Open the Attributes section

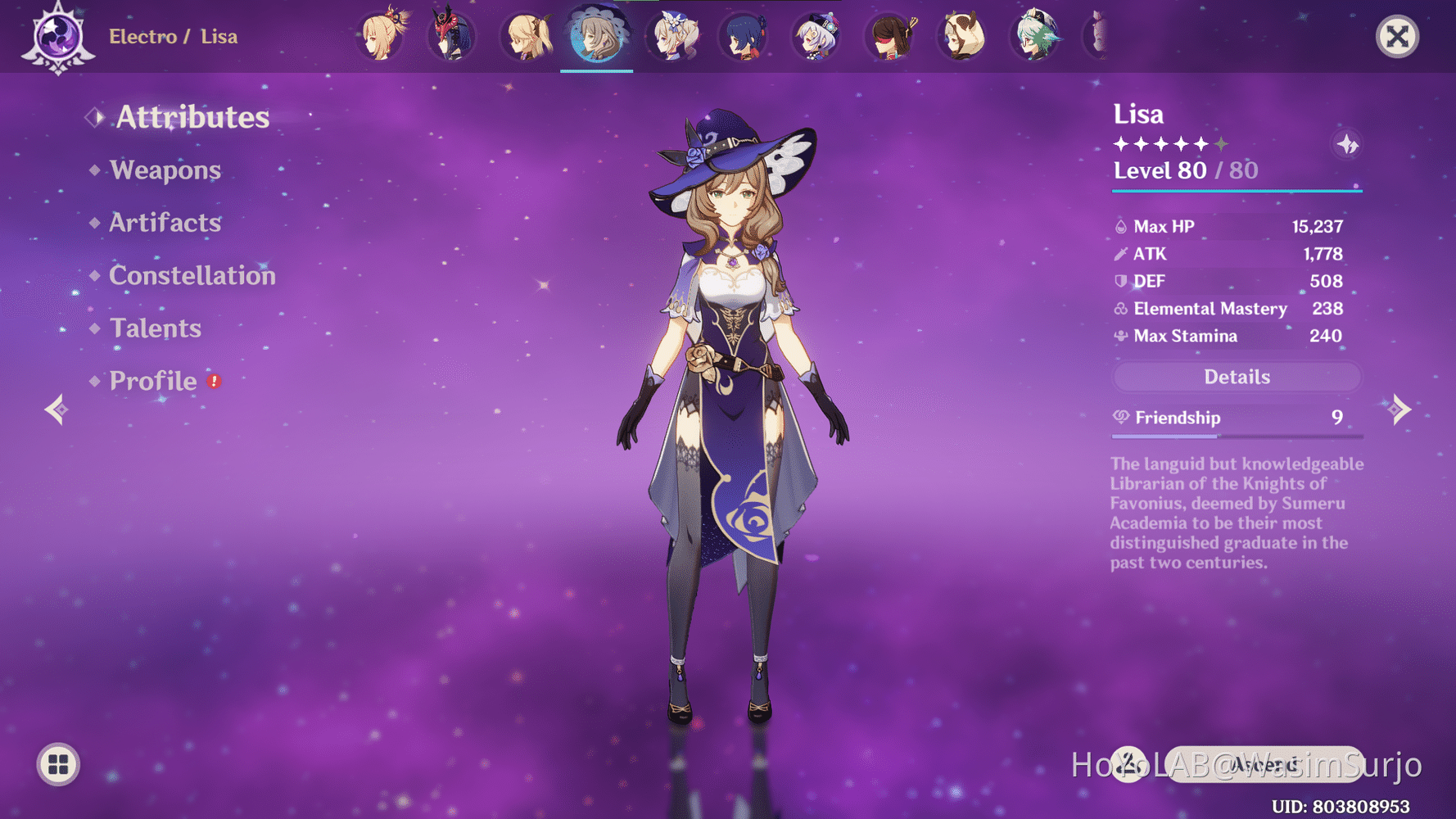(x=192, y=117)
